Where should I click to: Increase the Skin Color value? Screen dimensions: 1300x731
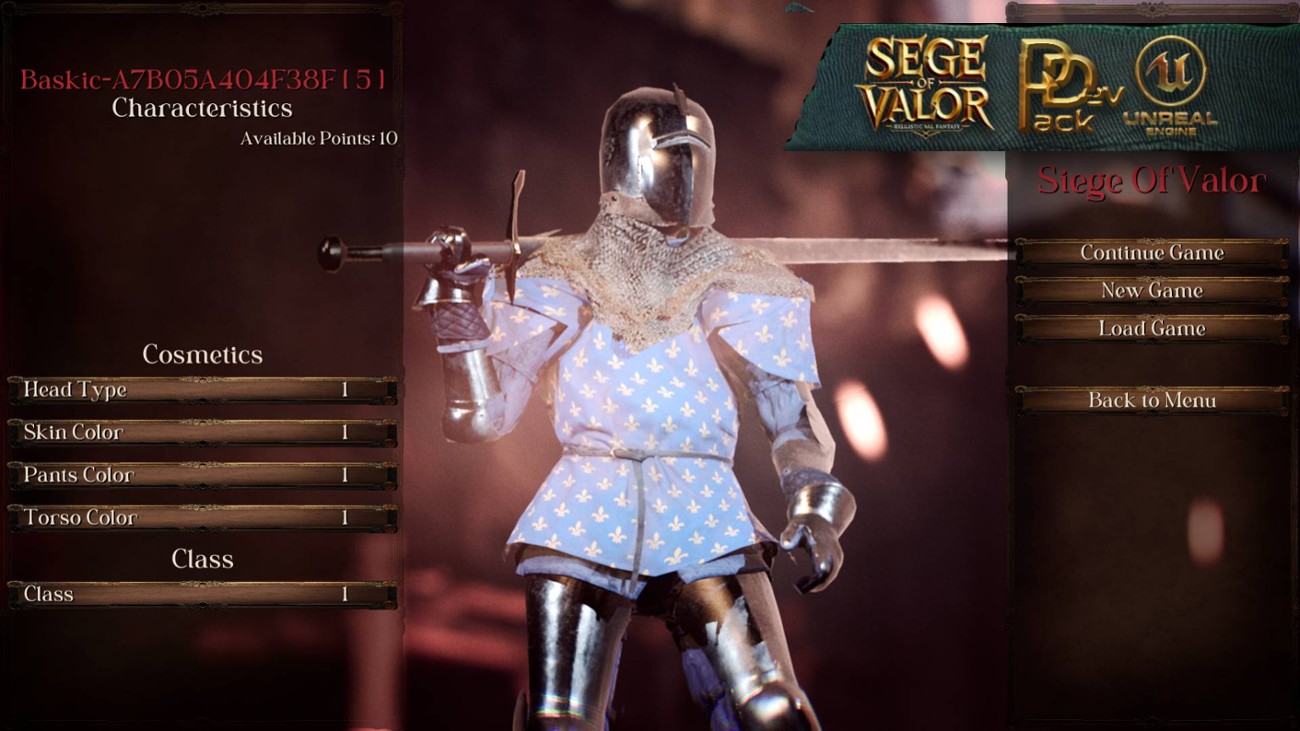pos(390,433)
